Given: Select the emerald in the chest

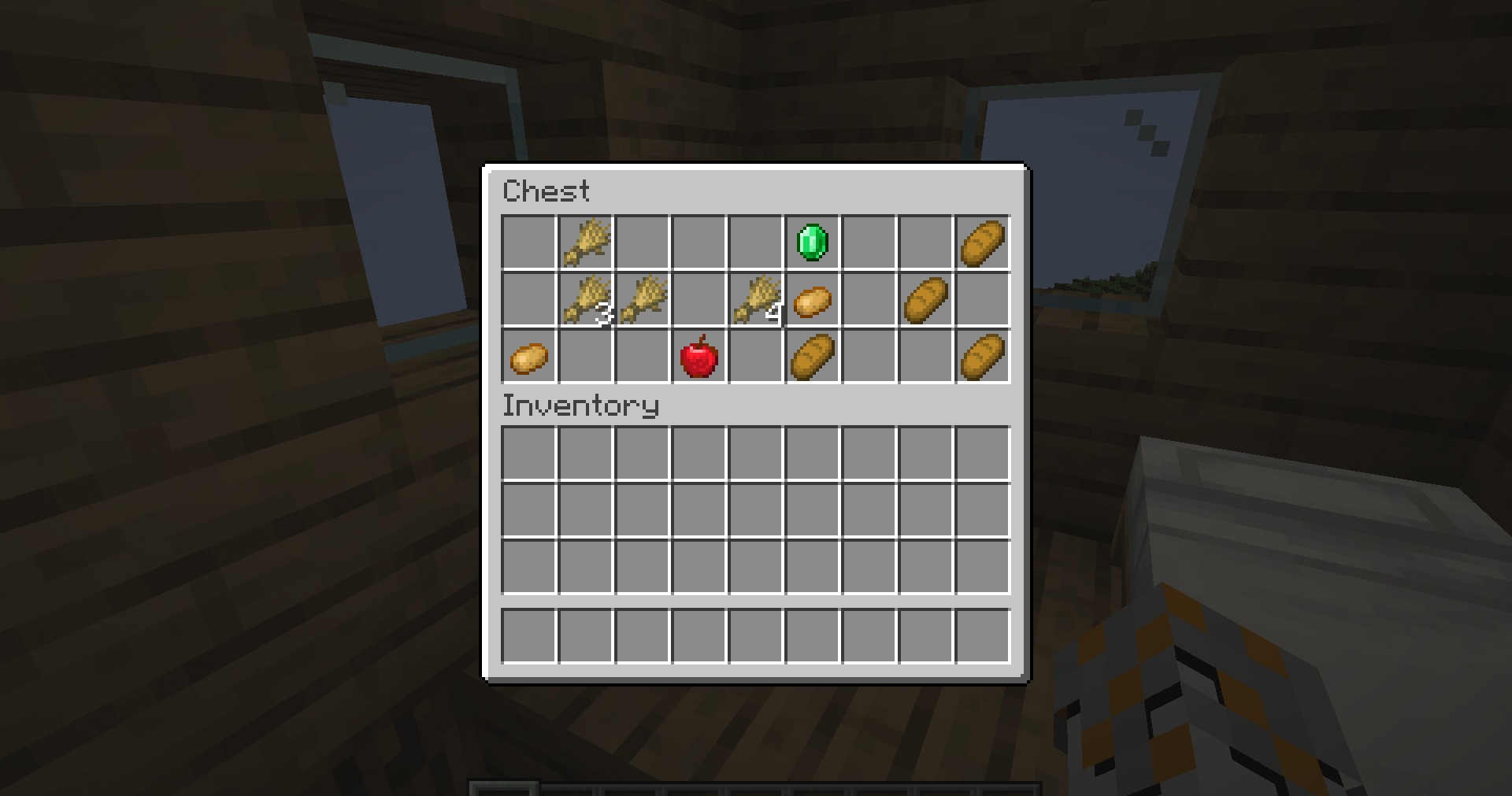Looking at the screenshot, I should 811,242.
